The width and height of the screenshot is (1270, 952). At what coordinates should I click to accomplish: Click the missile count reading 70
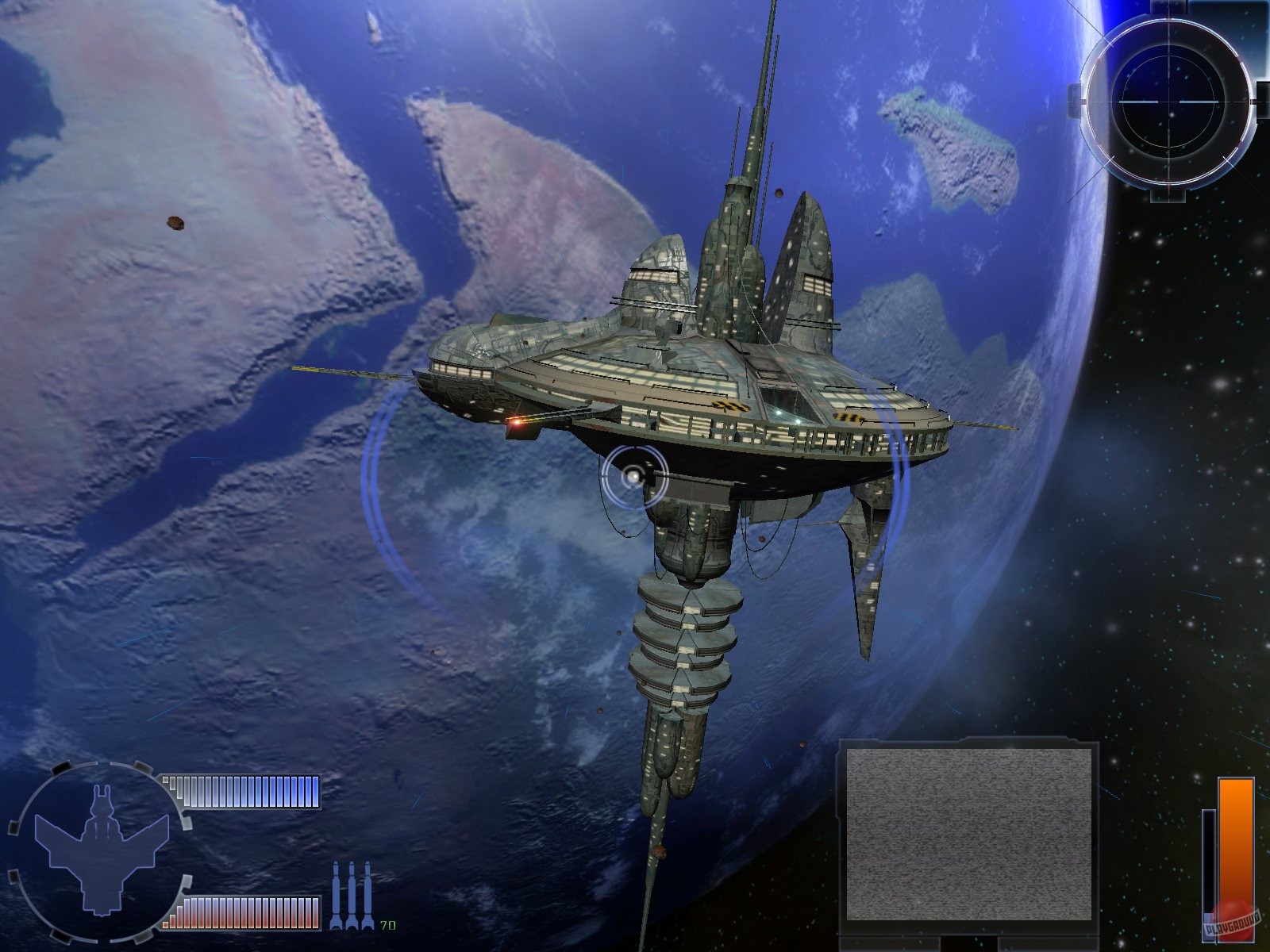[x=387, y=924]
